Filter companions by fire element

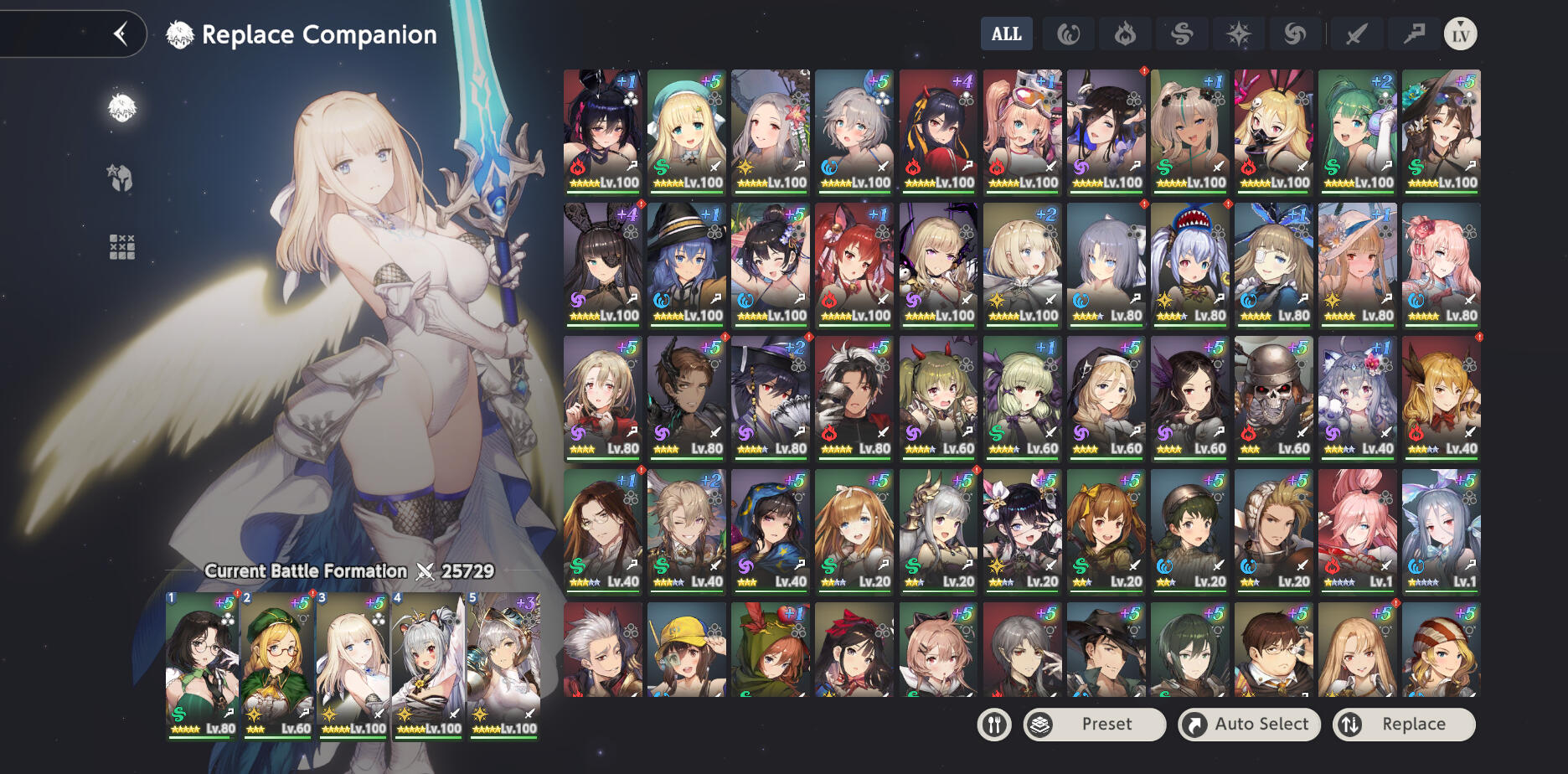tap(1125, 34)
